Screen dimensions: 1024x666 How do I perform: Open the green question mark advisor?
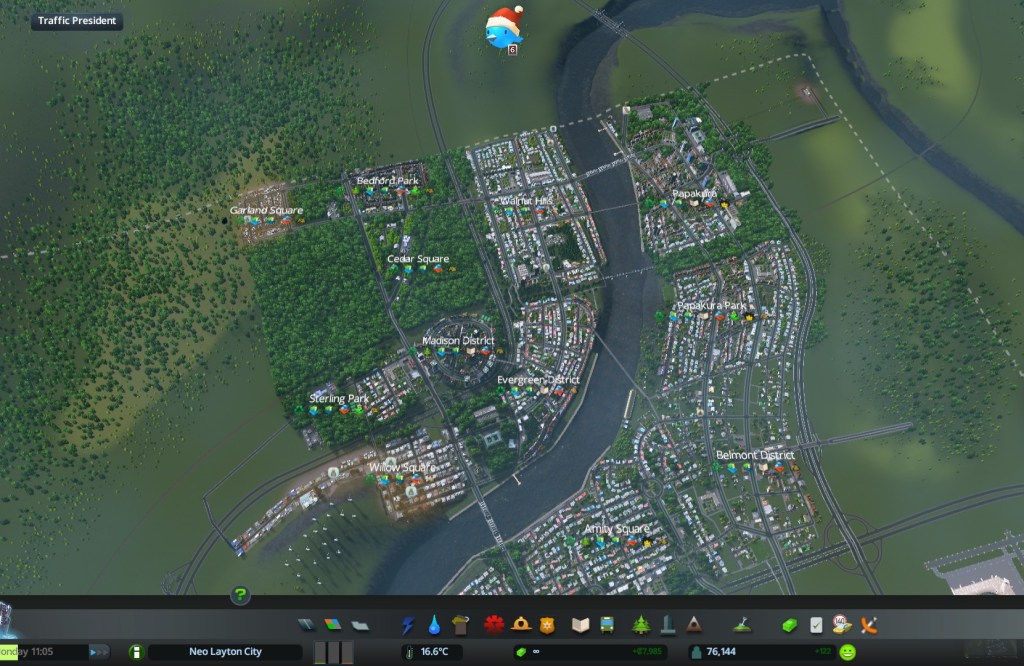tap(240, 596)
